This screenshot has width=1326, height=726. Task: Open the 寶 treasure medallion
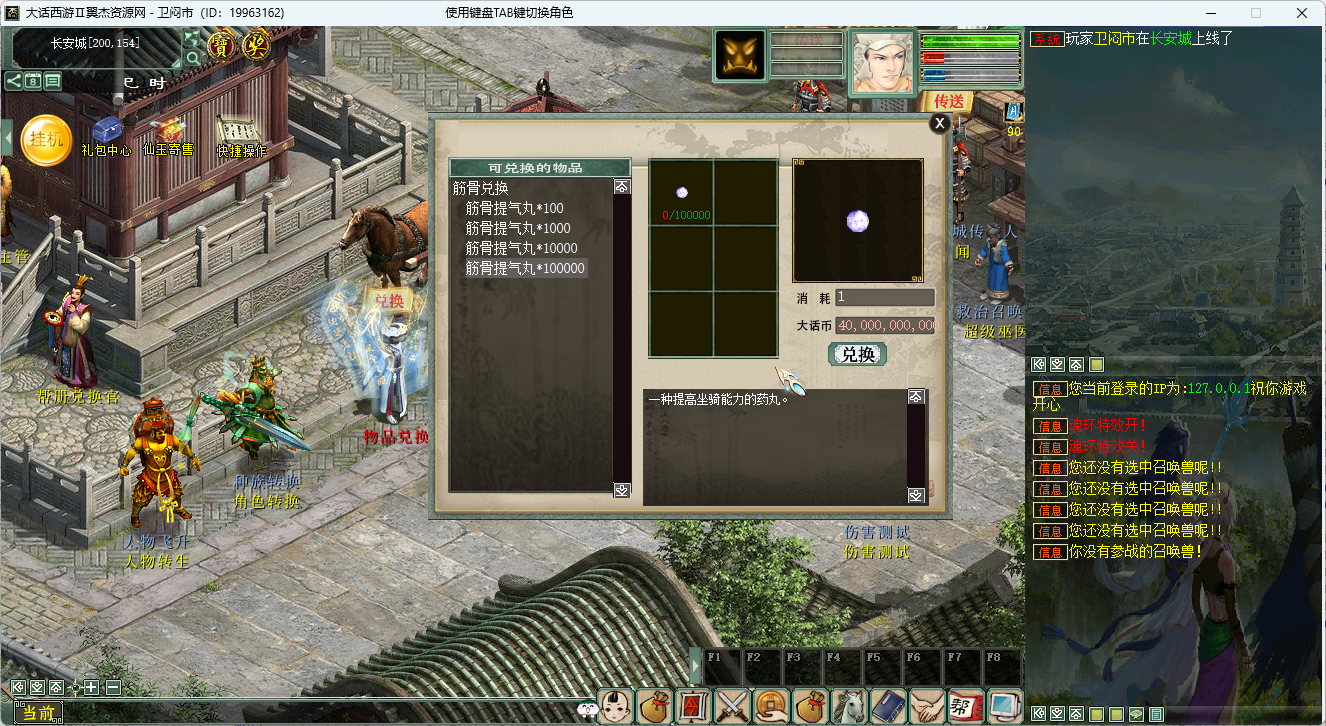point(220,45)
